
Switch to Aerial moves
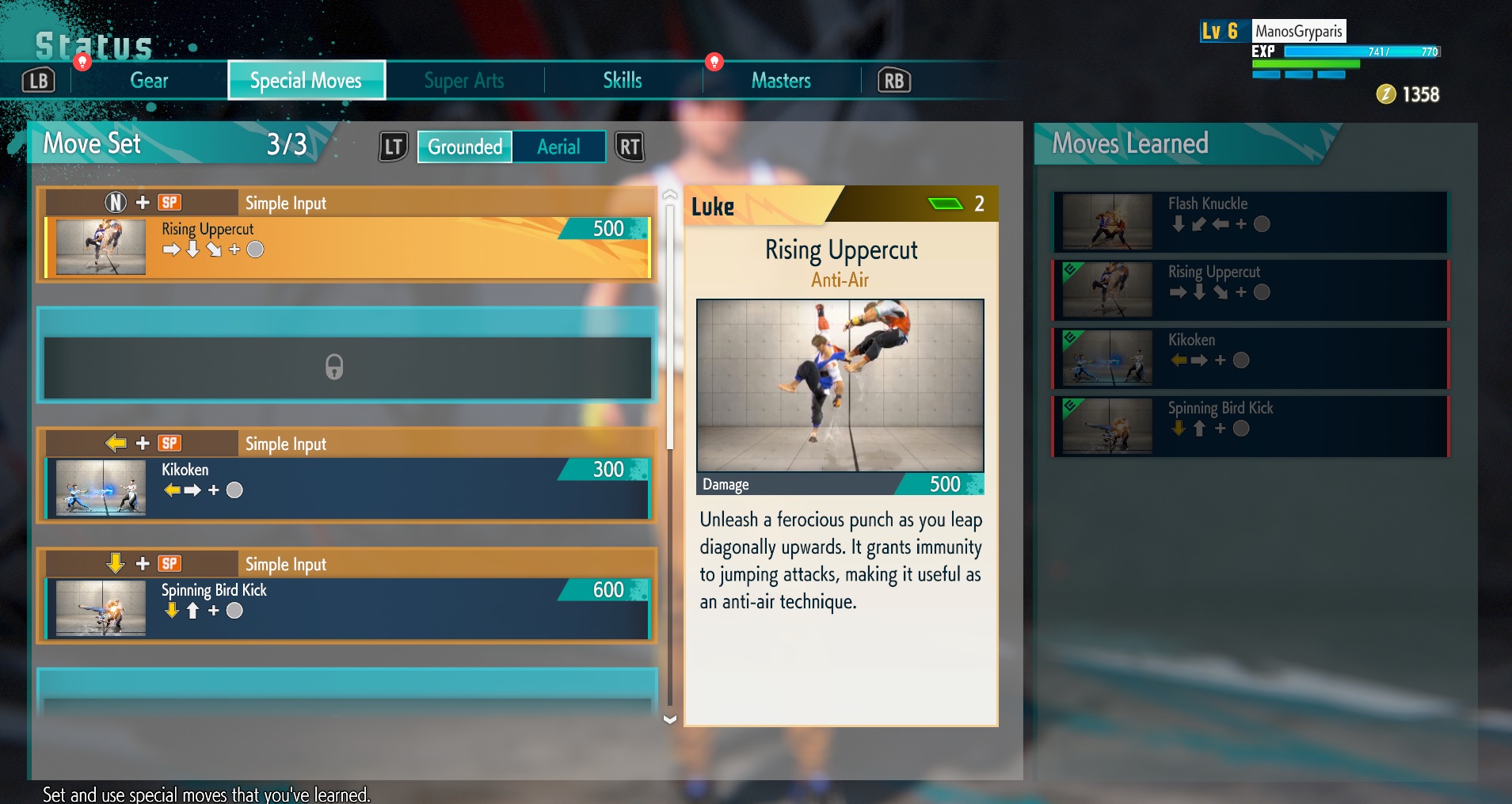click(x=558, y=147)
